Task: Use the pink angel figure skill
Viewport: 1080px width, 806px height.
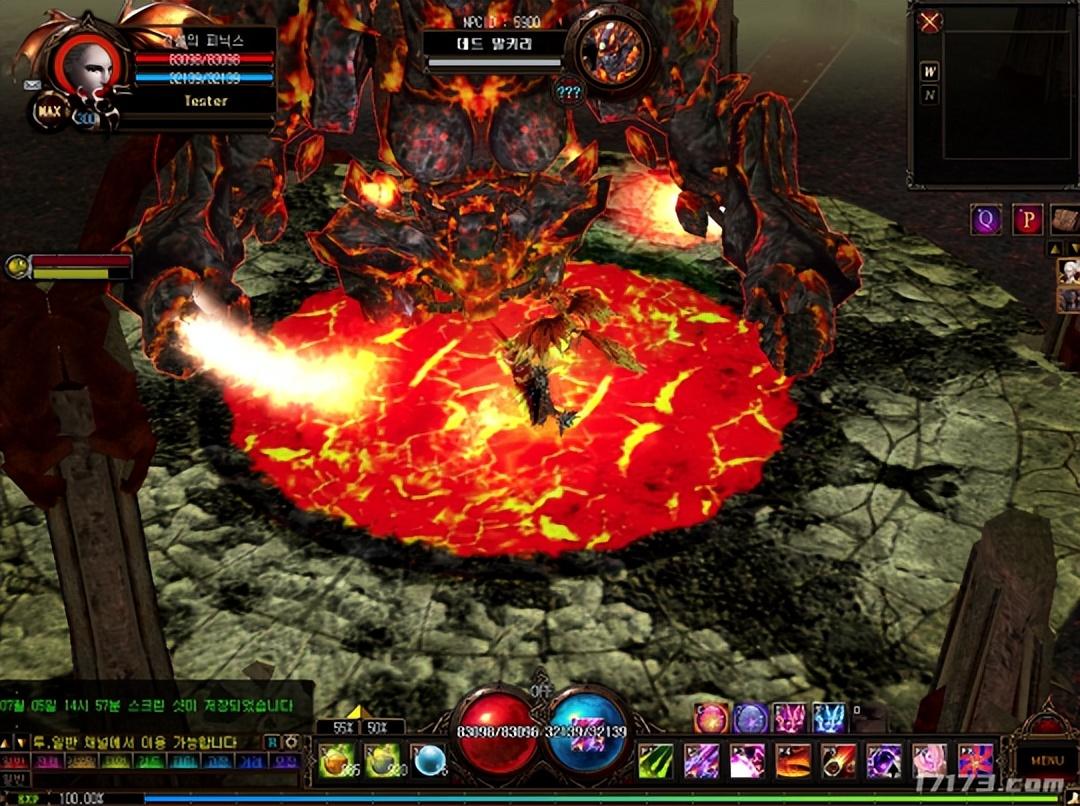Action: (x=930, y=761)
